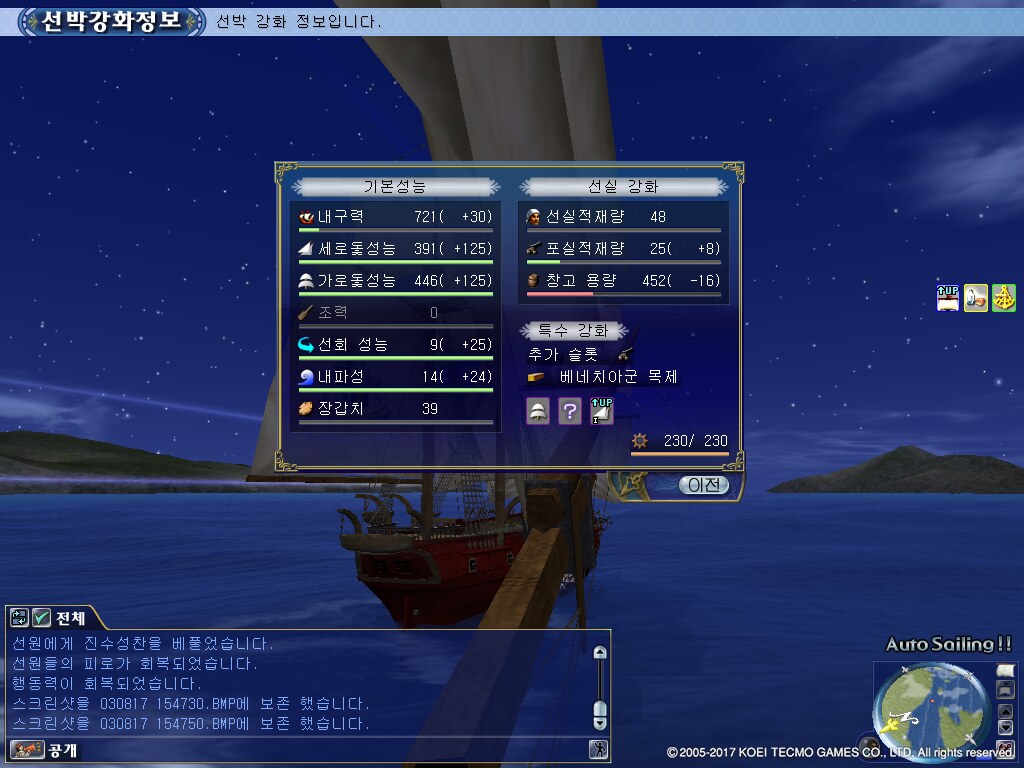Click the minimap down arrow button
The width and height of the screenshot is (1024, 768).
(1005, 728)
